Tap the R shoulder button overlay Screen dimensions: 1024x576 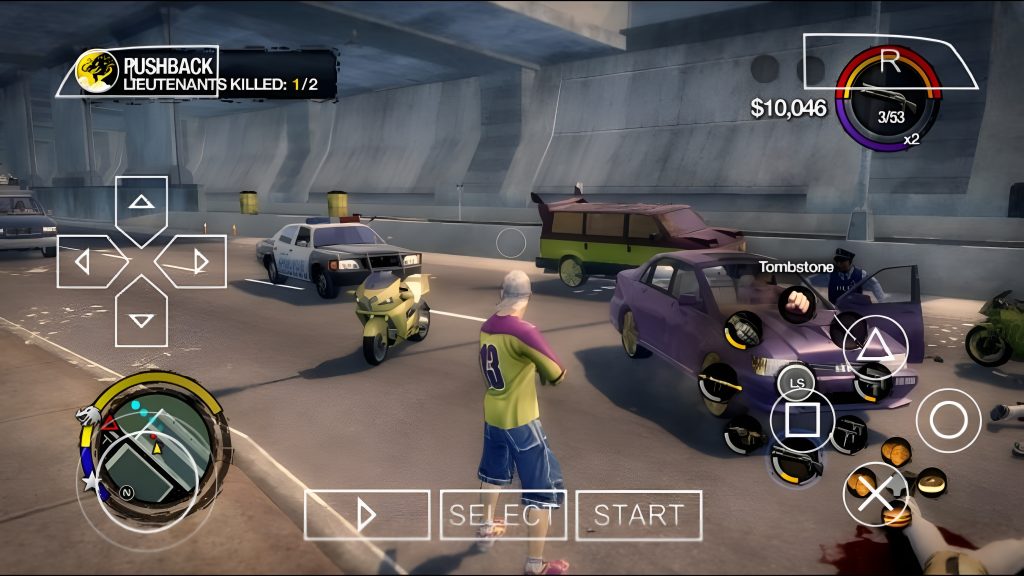click(889, 62)
